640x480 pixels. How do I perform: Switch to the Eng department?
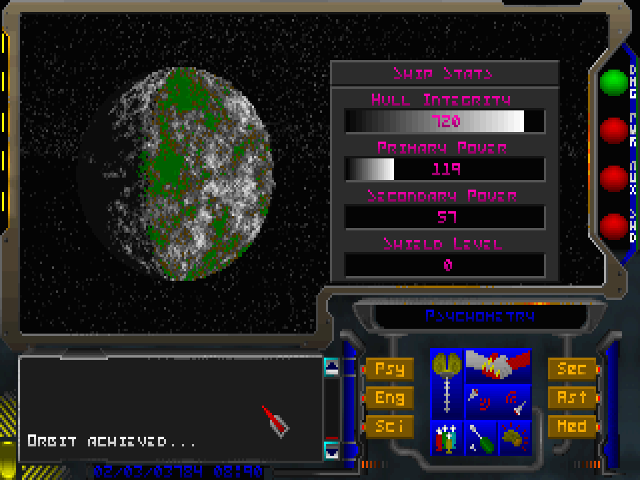coord(389,398)
